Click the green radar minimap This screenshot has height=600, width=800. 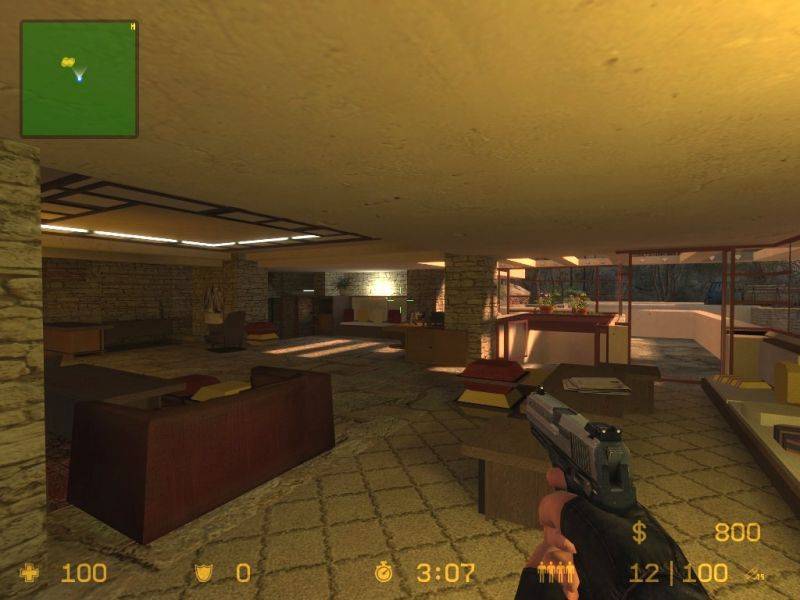pyautogui.click(x=79, y=79)
